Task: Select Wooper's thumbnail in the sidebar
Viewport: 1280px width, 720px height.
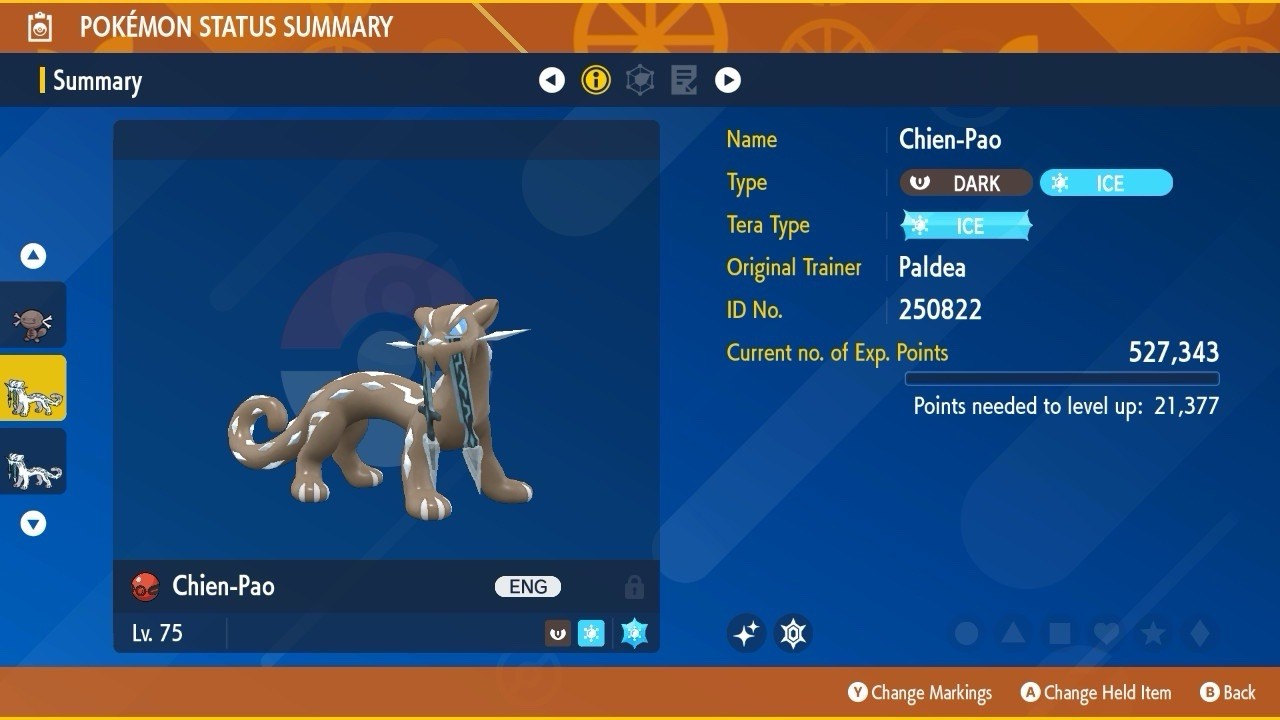Action: (33, 313)
